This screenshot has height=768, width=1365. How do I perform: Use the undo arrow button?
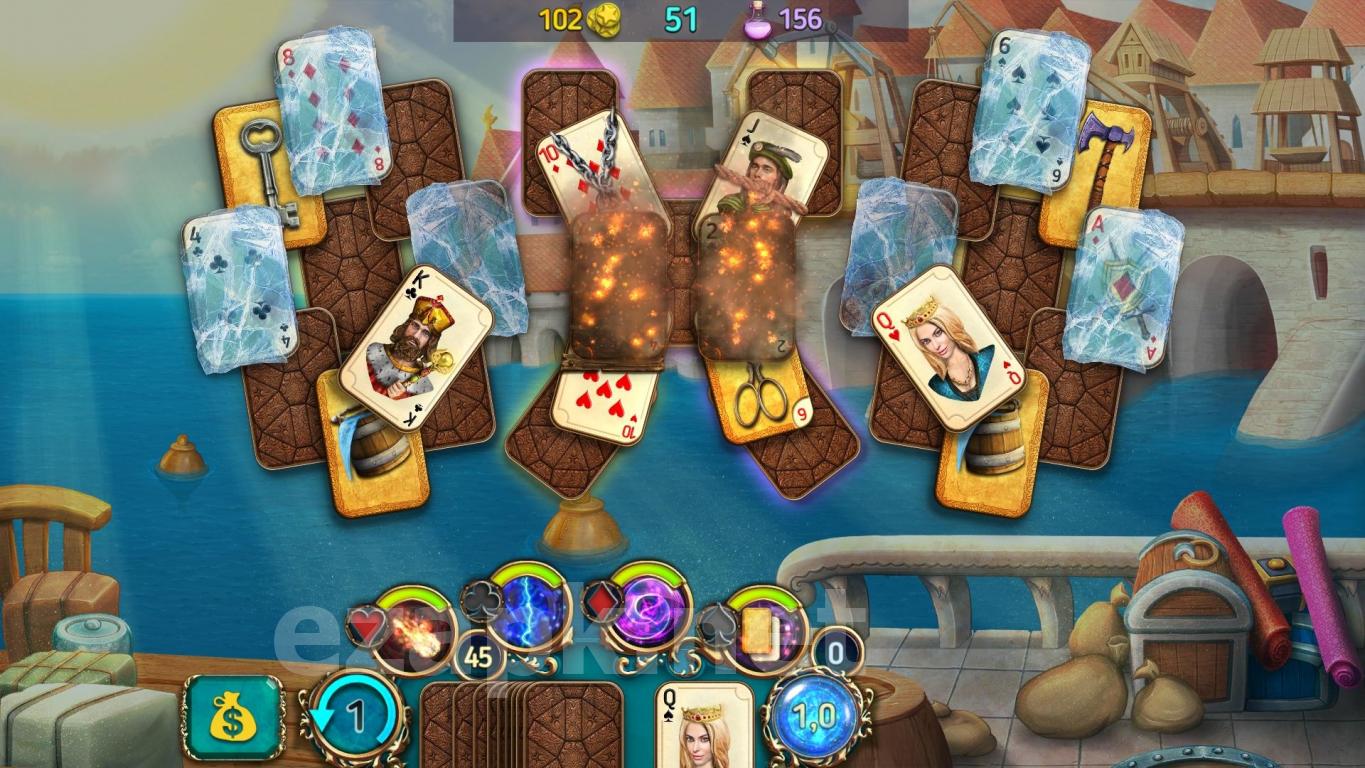[x=353, y=717]
